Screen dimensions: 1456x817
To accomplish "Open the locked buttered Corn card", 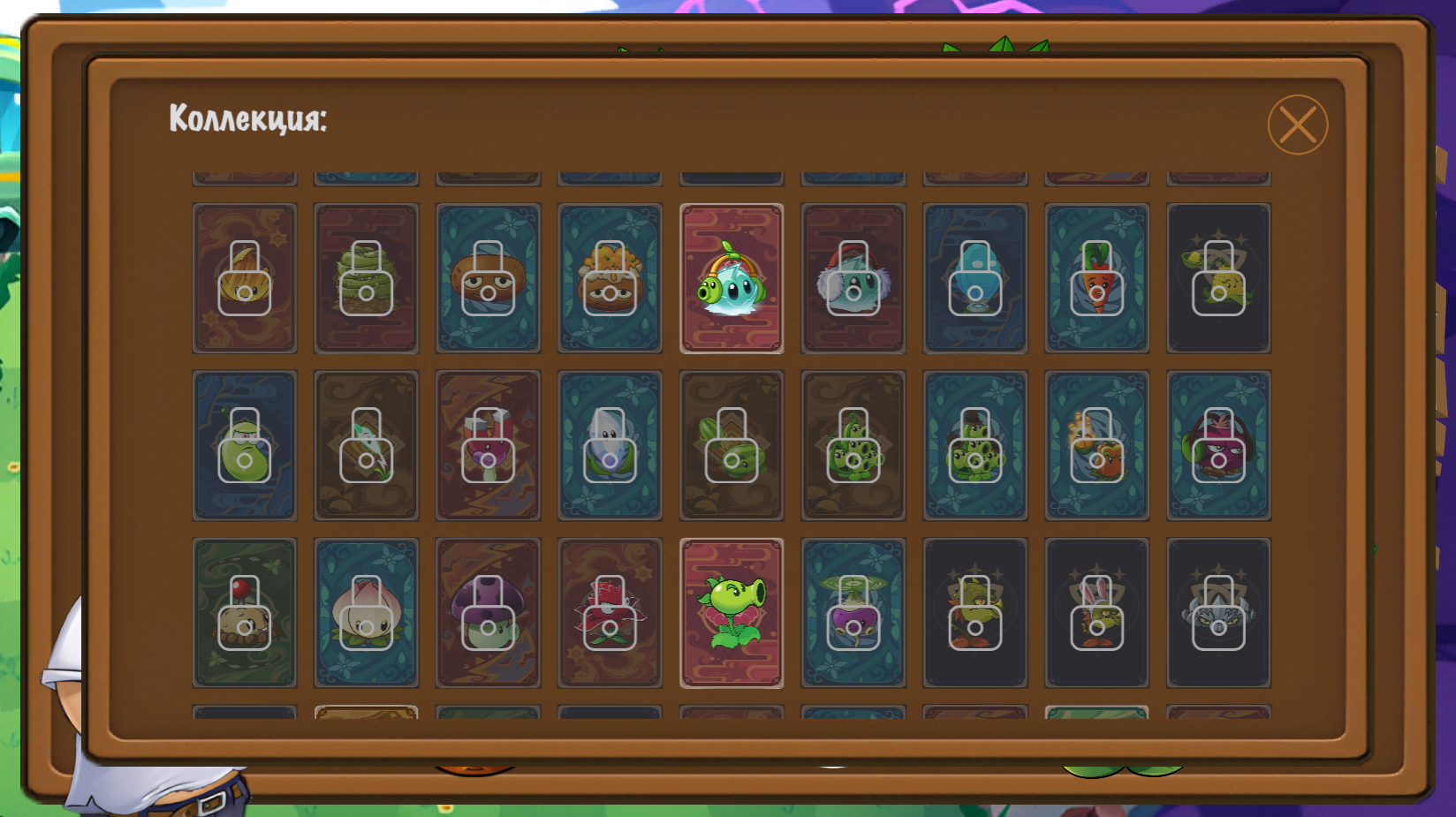I will pos(1218,278).
